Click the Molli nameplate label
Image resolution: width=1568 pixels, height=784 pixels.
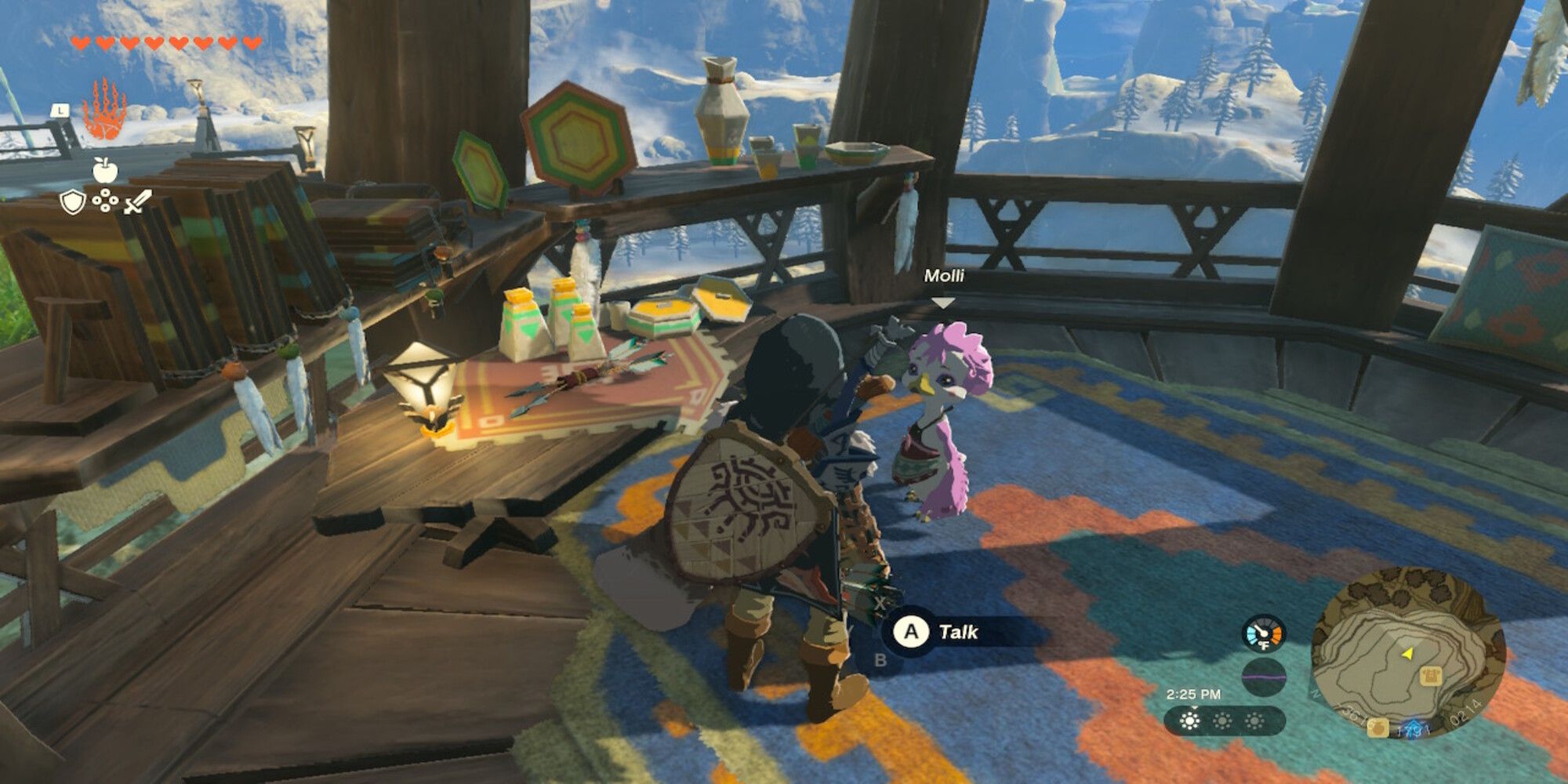pyautogui.click(x=946, y=276)
